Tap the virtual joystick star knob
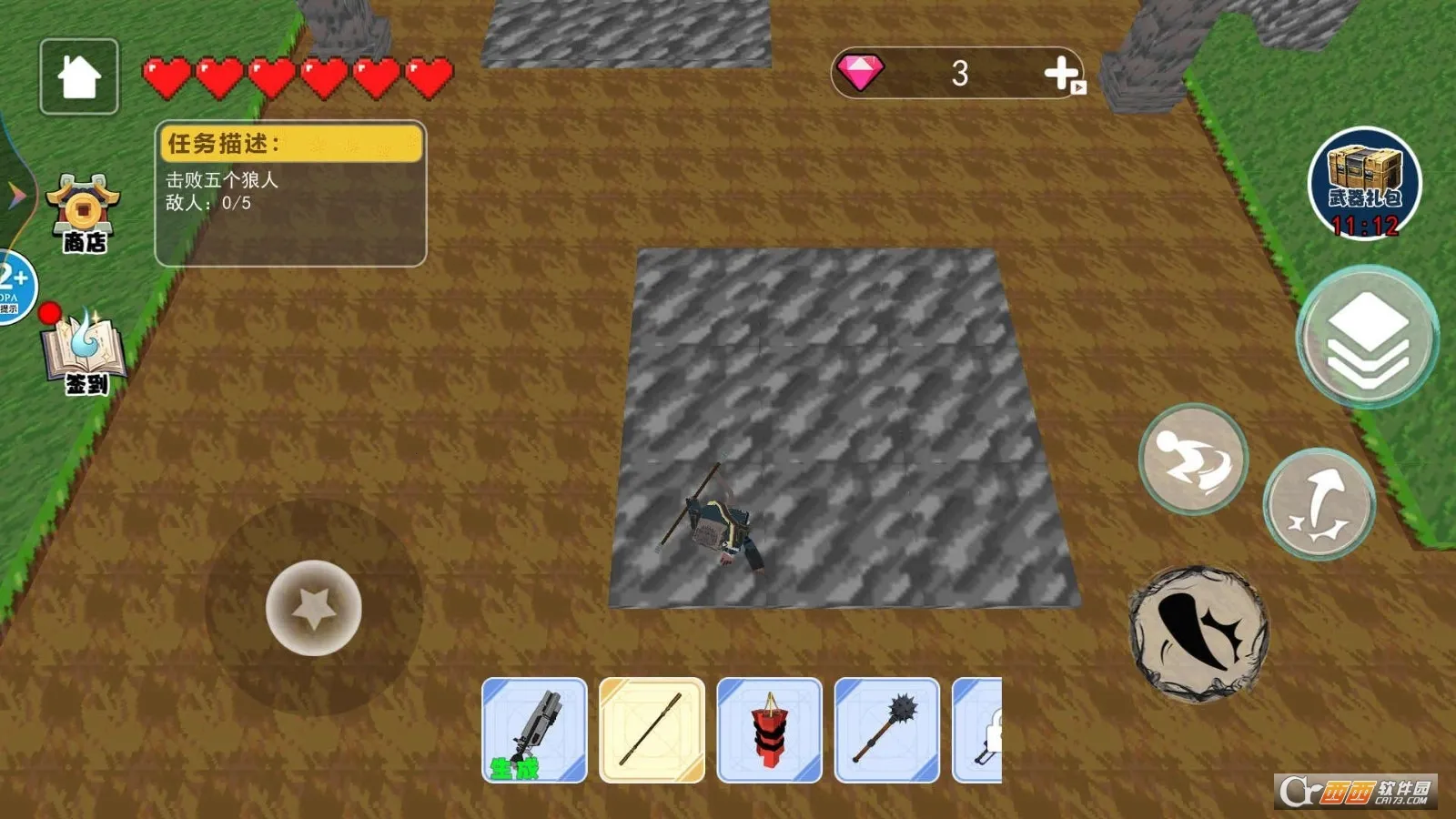The image size is (1456, 819). coord(314,608)
